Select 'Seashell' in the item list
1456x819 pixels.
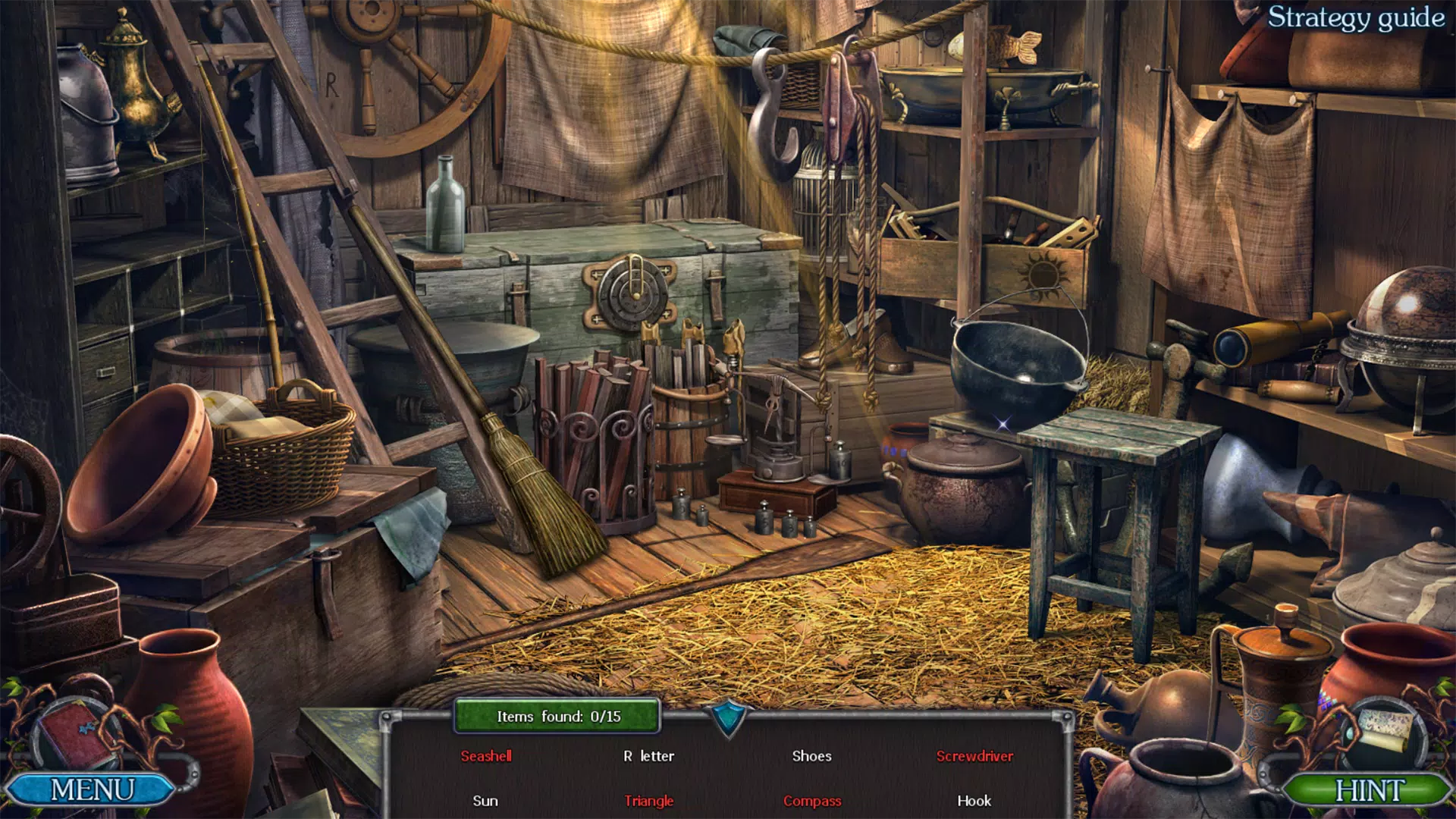(488, 756)
